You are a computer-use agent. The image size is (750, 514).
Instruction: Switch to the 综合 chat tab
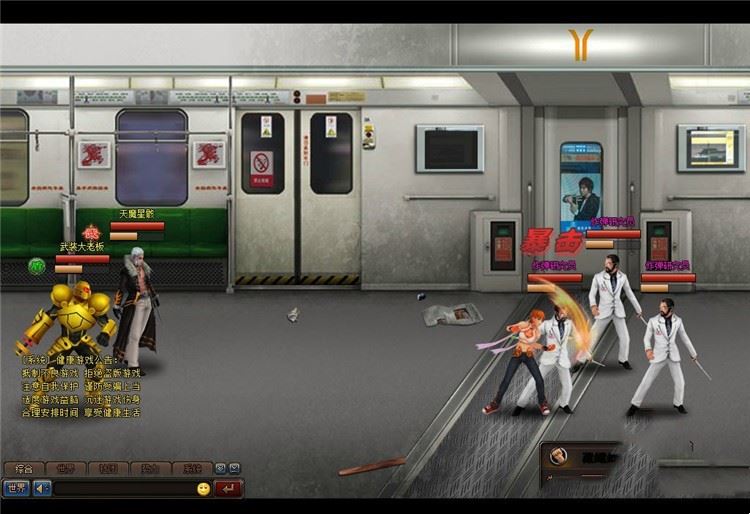[23, 468]
